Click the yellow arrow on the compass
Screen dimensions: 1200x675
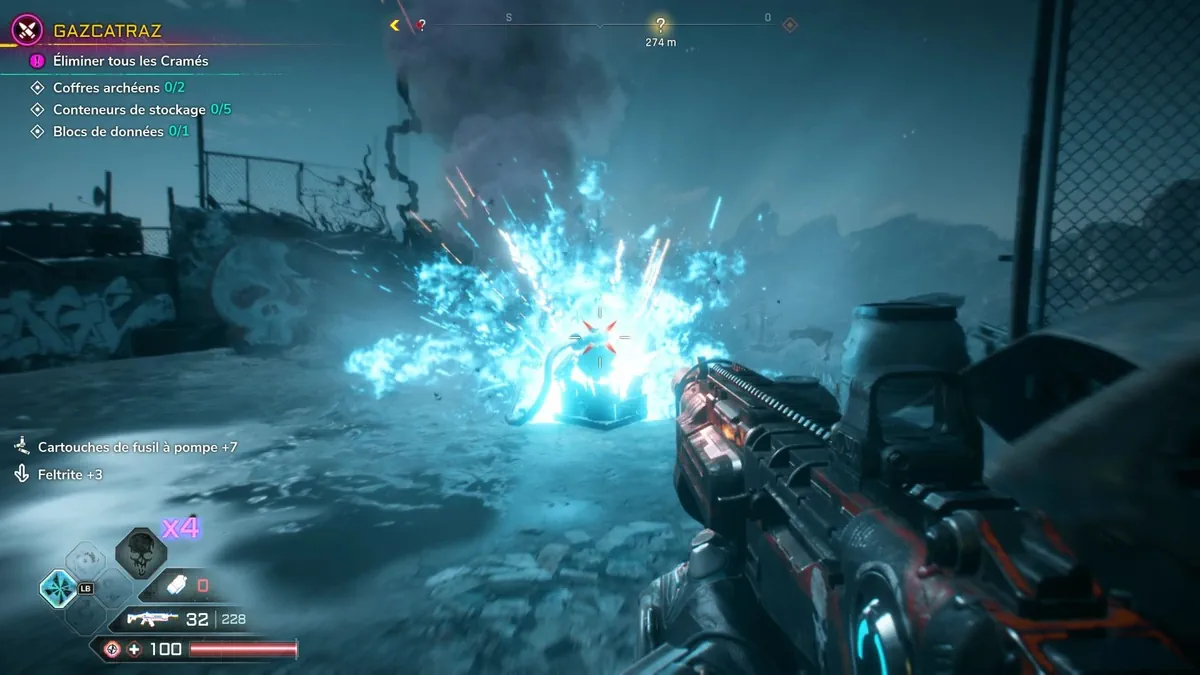click(x=396, y=25)
